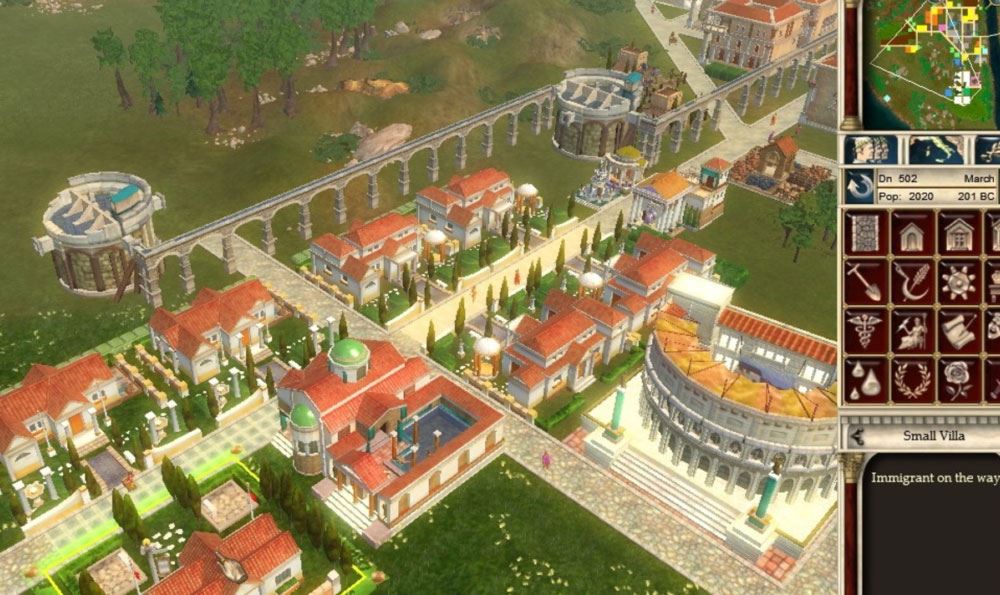The height and width of the screenshot is (595, 1000).
Task: Open the Italy empire map
Action: (x=937, y=149)
